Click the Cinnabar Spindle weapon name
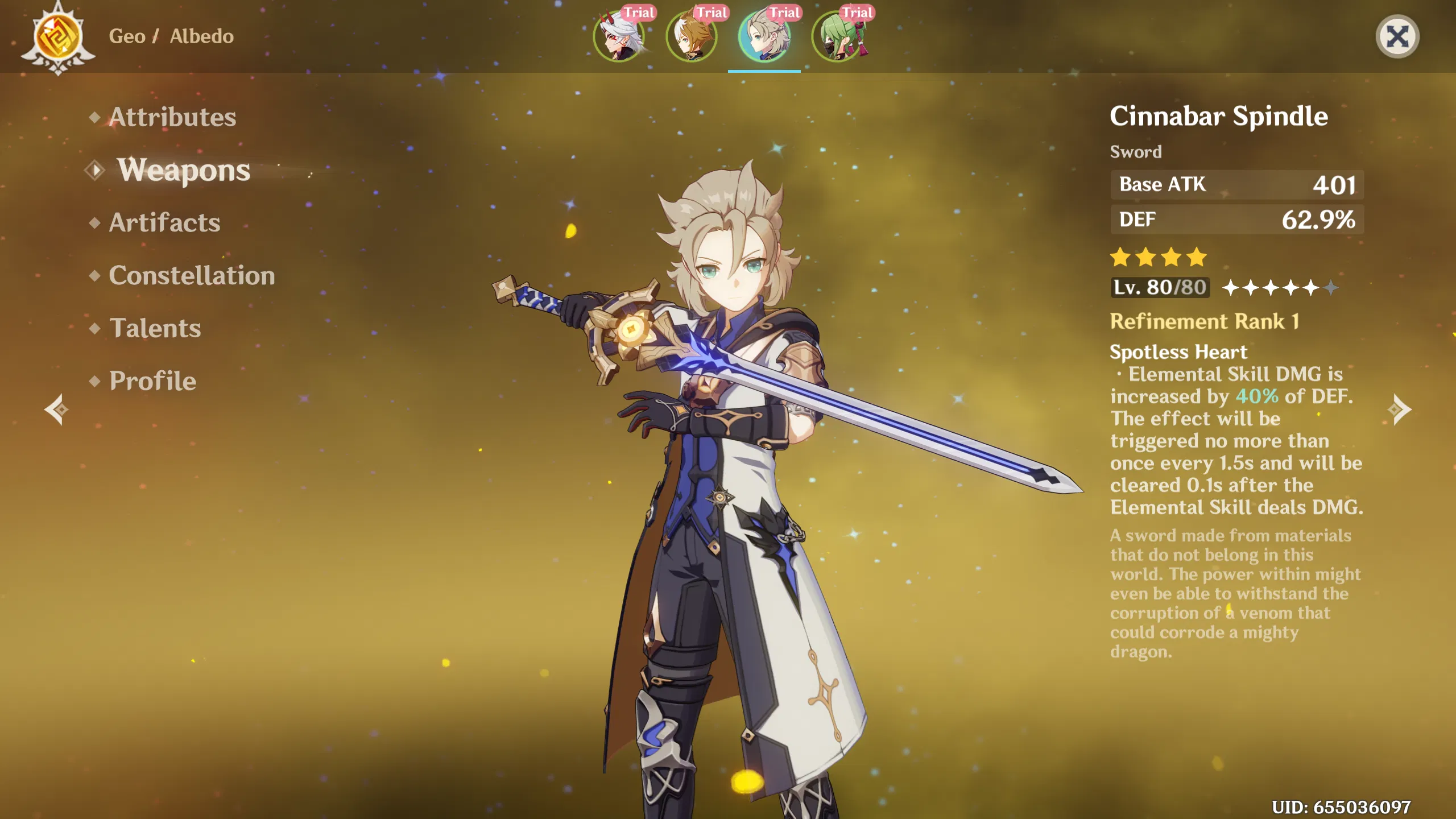The image size is (1456, 819). pos(1219,115)
